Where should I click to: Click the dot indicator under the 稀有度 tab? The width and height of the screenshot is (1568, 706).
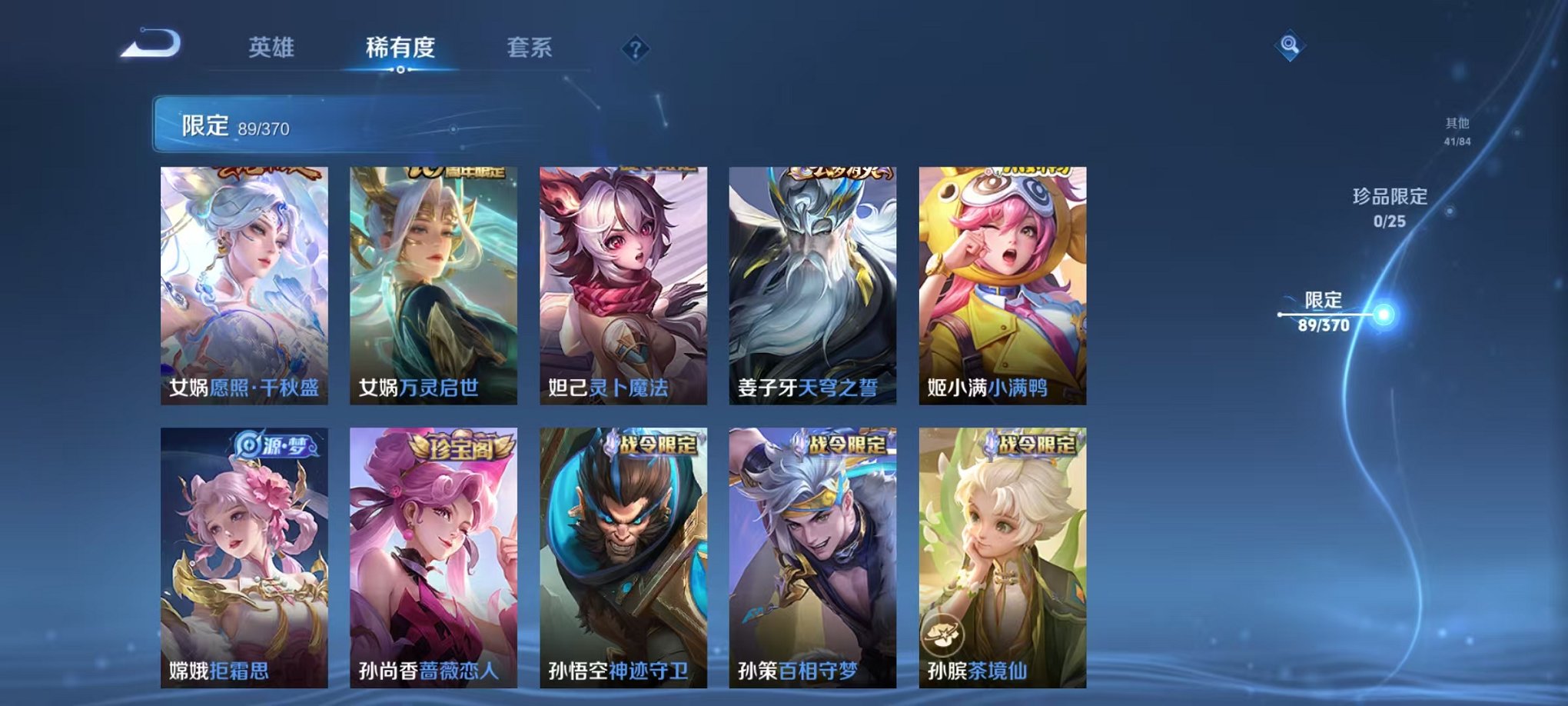(400, 71)
